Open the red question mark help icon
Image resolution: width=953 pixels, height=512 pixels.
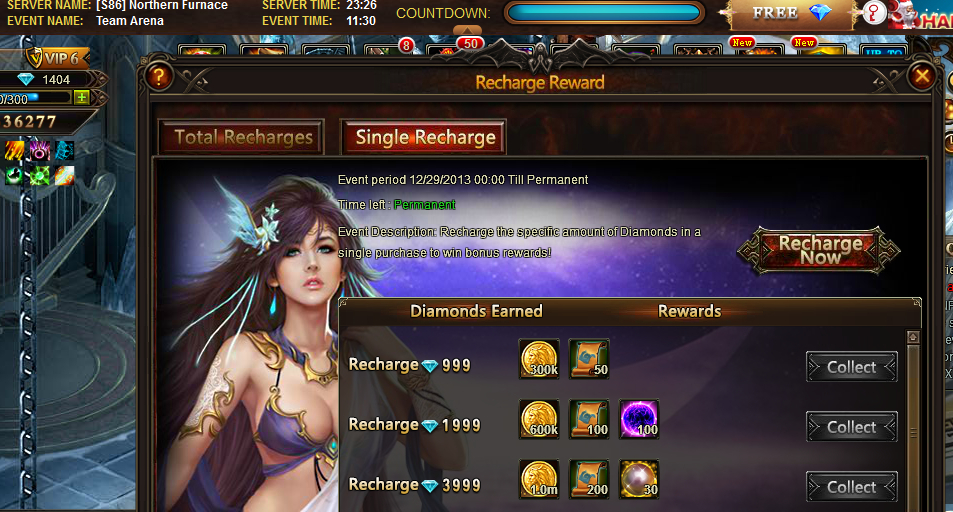tap(876, 16)
